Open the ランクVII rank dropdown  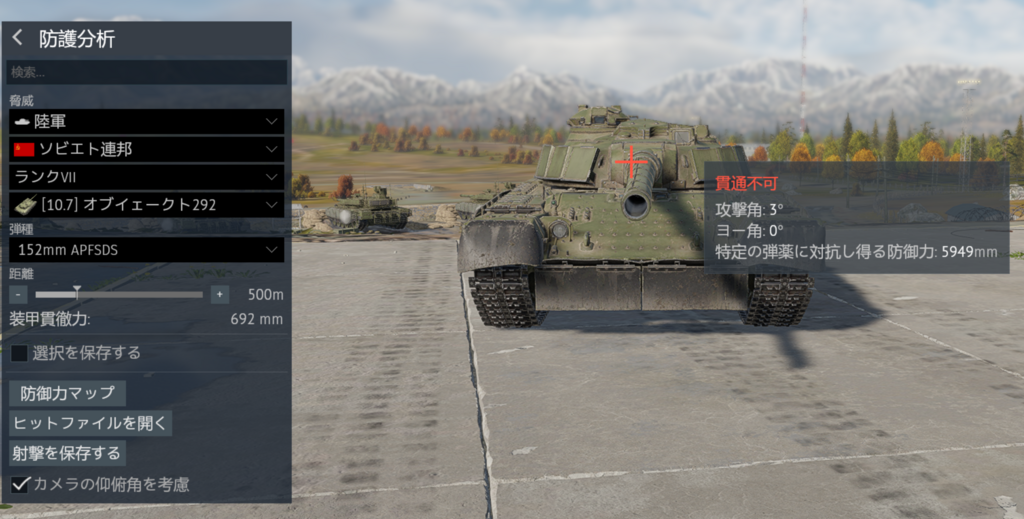point(146,177)
